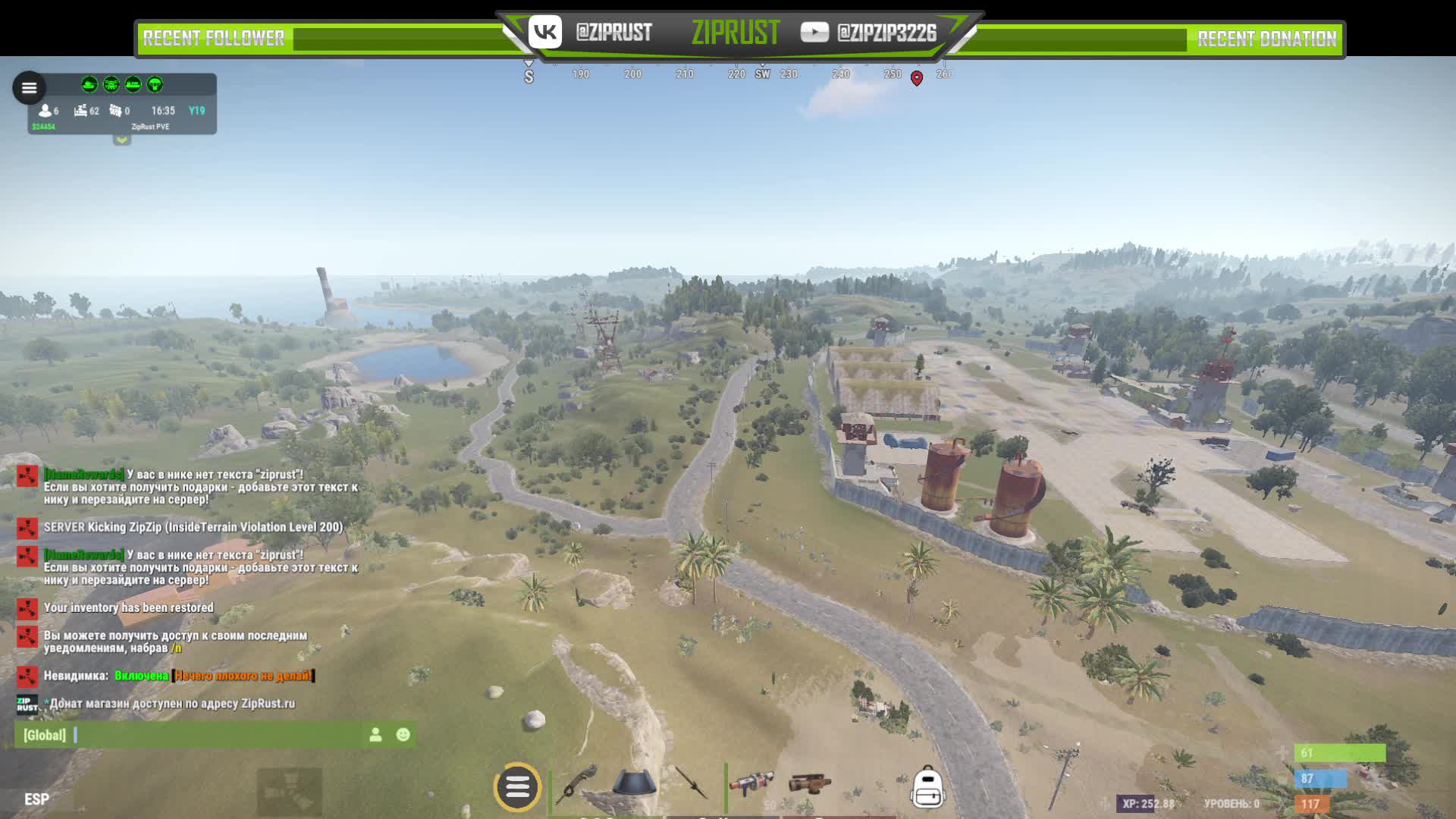Image resolution: width=1456 pixels, height=819 pixels.
Task: Open the backpack inventory
Action: point(927,787)
